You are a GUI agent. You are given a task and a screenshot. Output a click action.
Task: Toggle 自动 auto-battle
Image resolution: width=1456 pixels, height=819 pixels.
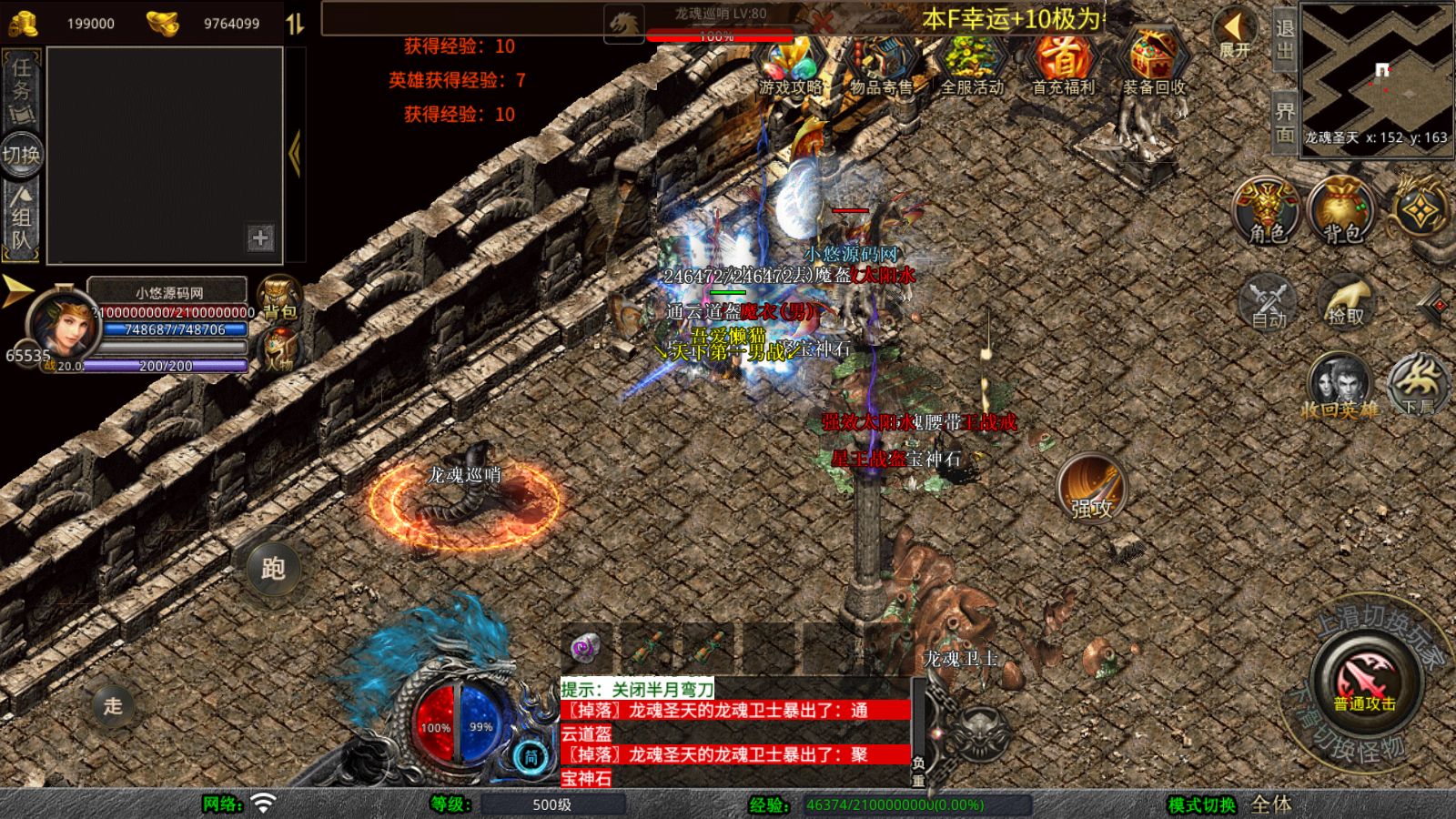pyautogui.click(x=1268, y=301)
